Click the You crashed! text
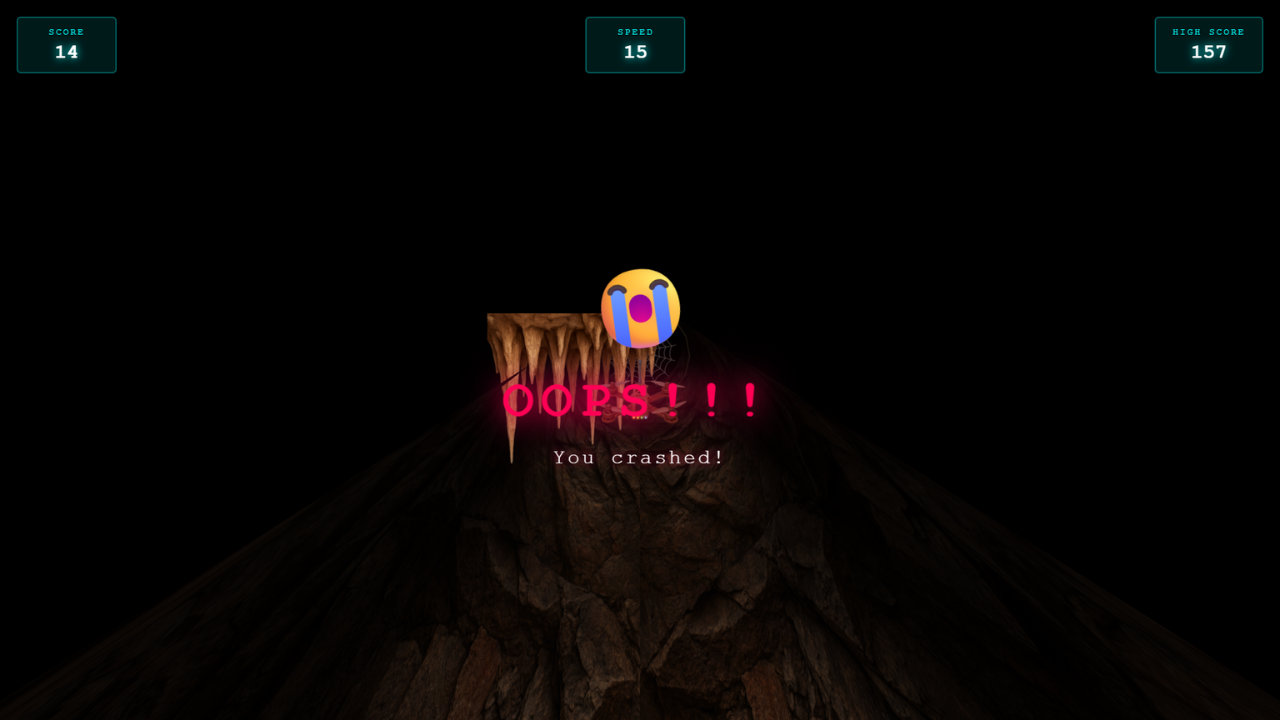This screenshot has width=1280, height=720. [639, 456]
